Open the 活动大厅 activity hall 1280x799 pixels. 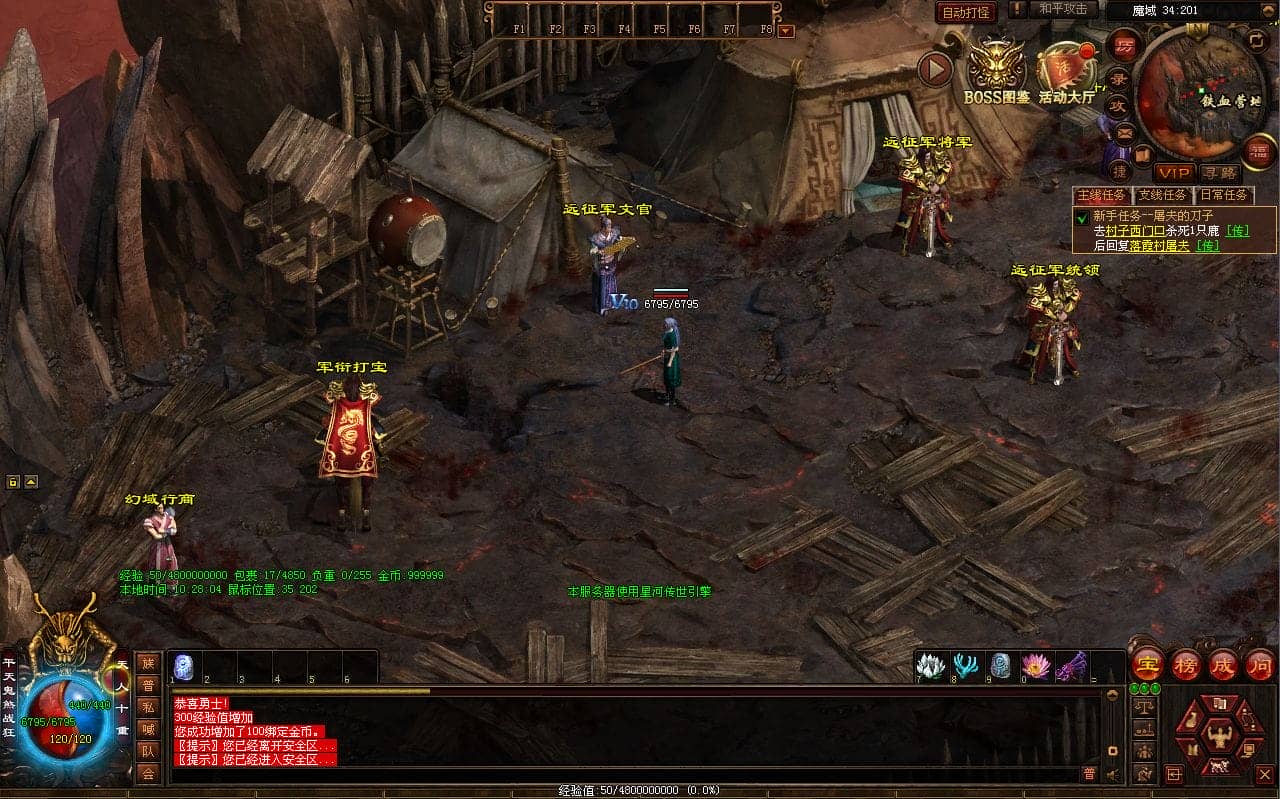tap(1066, 70)
